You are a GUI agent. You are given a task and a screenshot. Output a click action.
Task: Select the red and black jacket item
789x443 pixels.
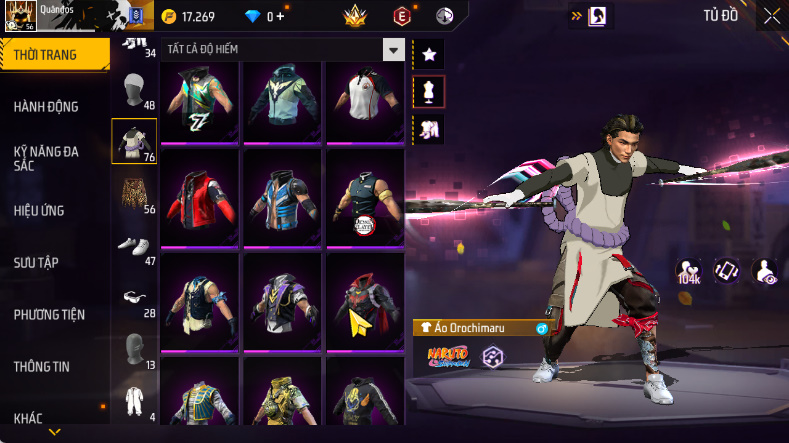(199, 197)
